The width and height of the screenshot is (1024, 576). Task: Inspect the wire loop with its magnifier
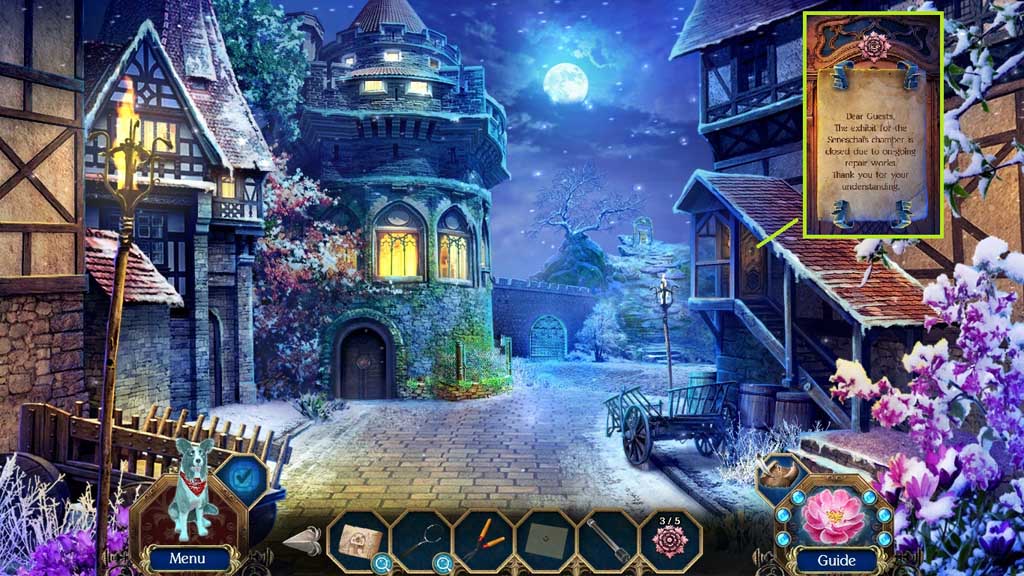[x=443, y=565]
